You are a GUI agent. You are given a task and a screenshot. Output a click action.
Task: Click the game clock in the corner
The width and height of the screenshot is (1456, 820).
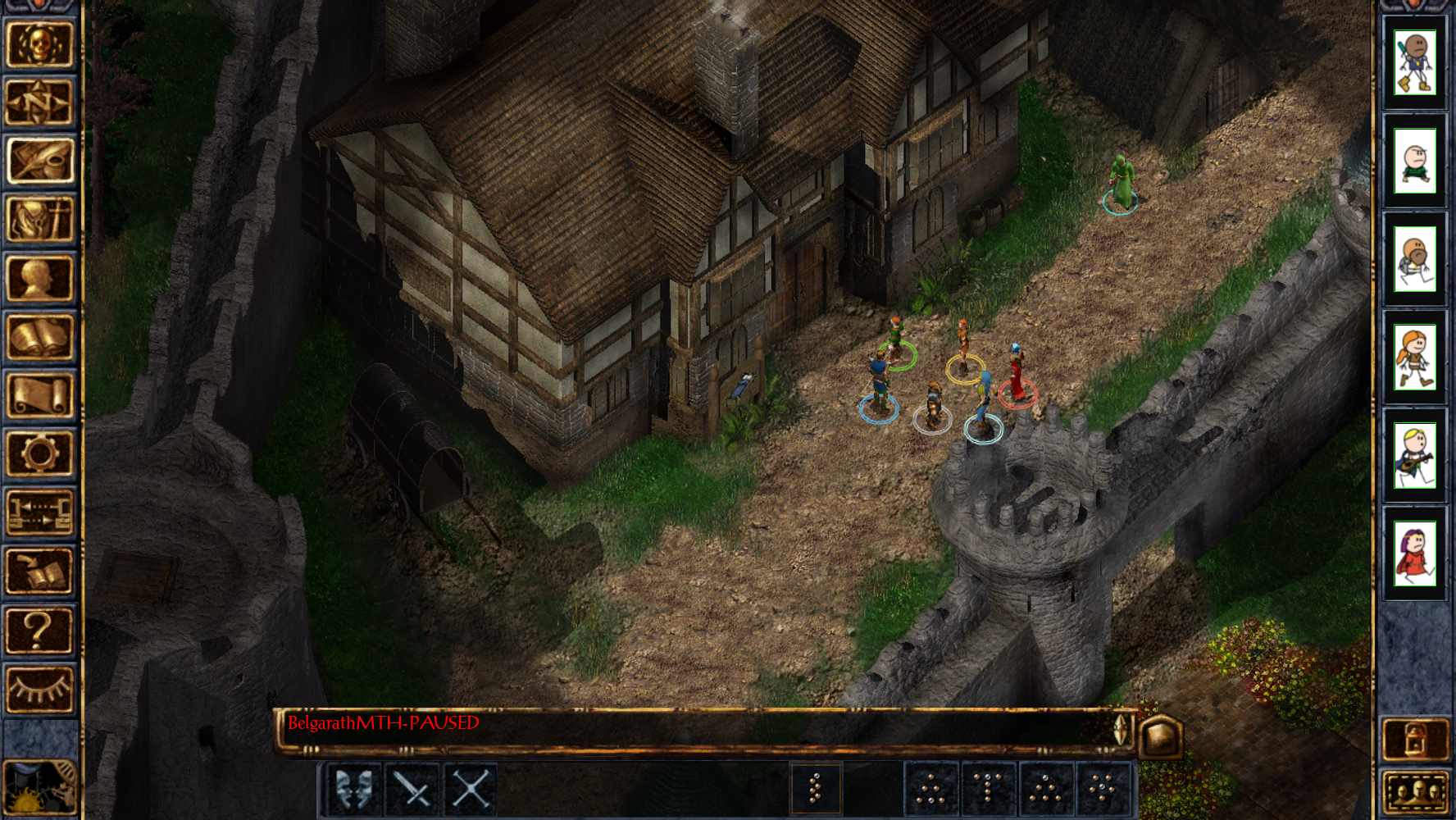pyautogui.click(x=39, y=787)
